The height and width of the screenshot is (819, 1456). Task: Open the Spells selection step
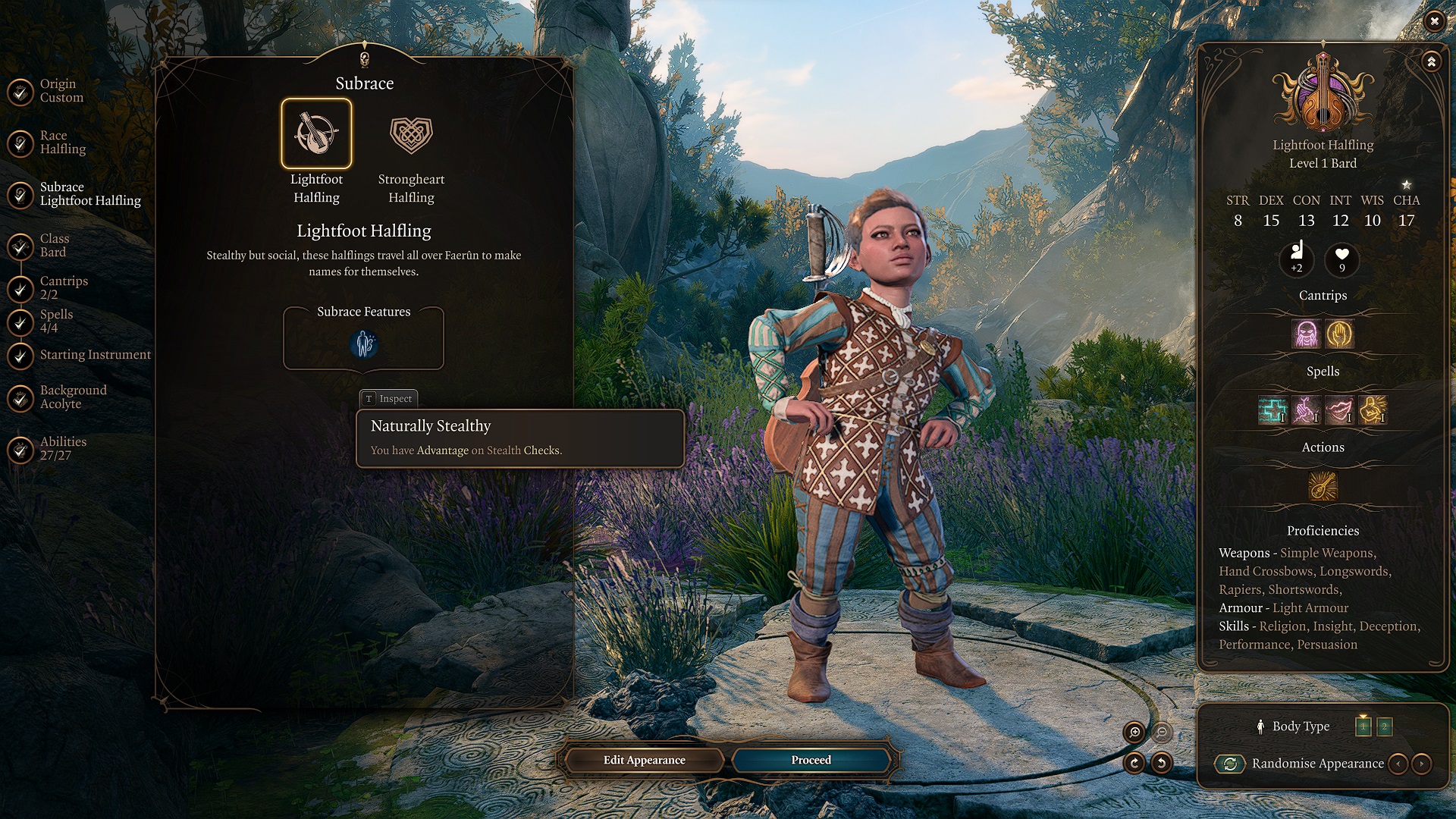pyautogui.click(x=56, y=321)
